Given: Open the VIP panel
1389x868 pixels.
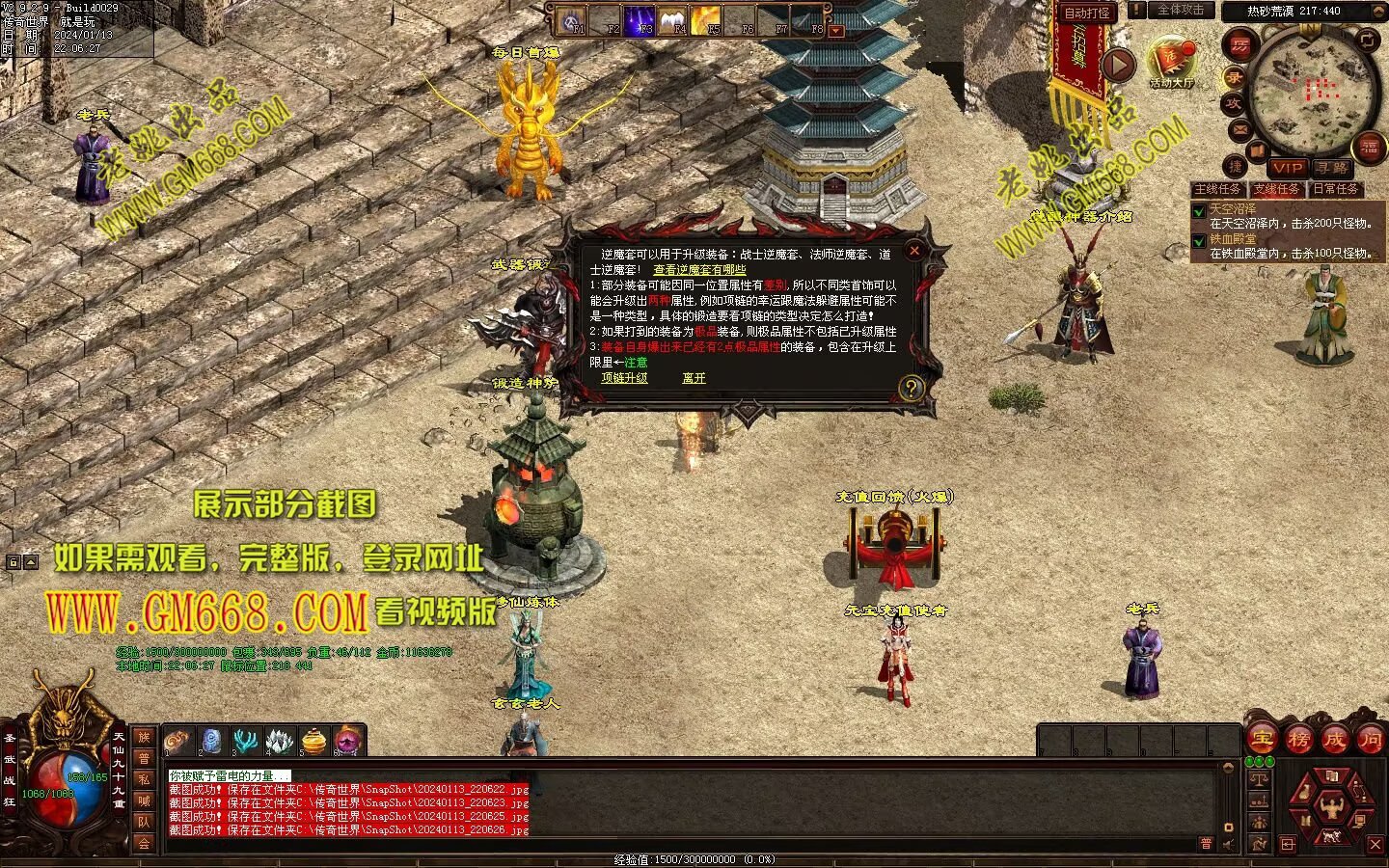Looking at the screenshot, I should pyautogui.click(x=1287, y=168).
